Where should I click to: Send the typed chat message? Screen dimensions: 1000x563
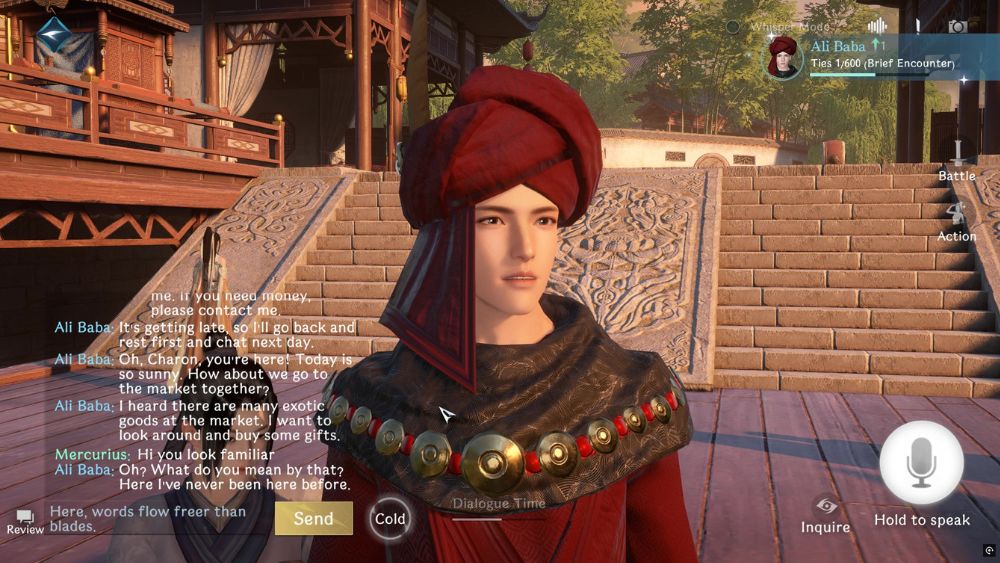click(x=313, y=518)
